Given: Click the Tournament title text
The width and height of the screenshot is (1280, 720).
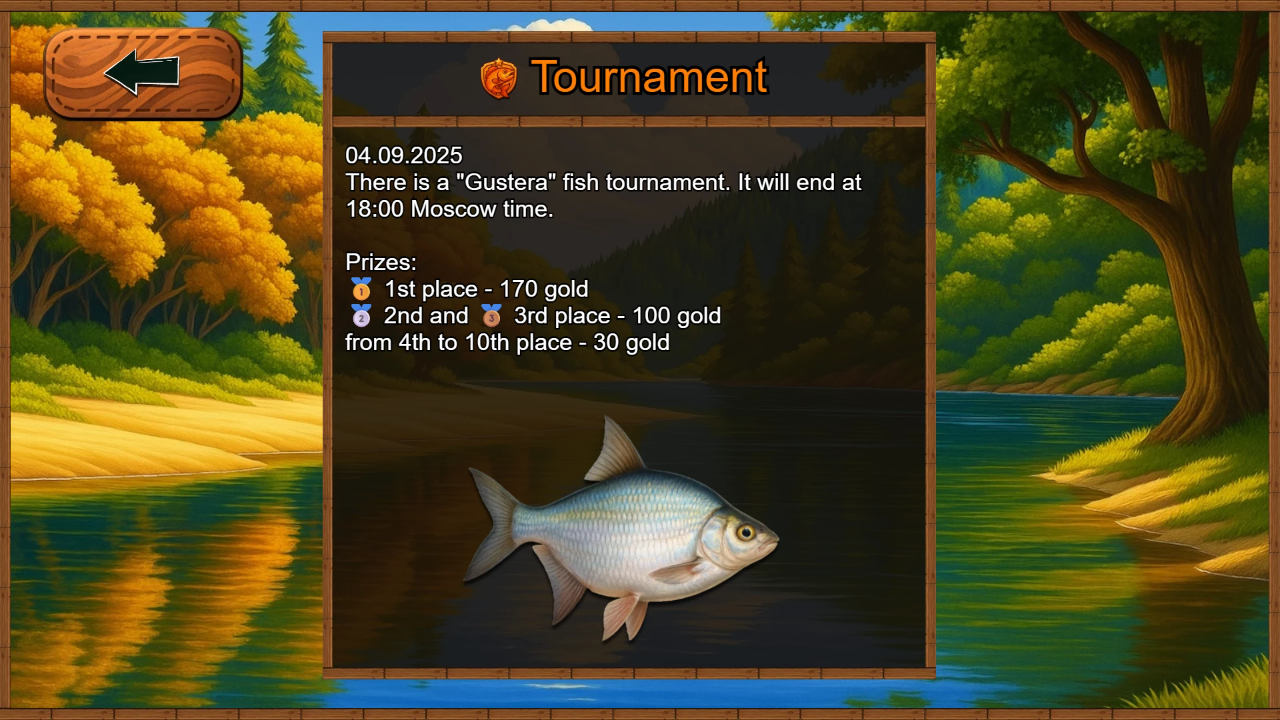Looking at the screenshot, I should (649, 78).
